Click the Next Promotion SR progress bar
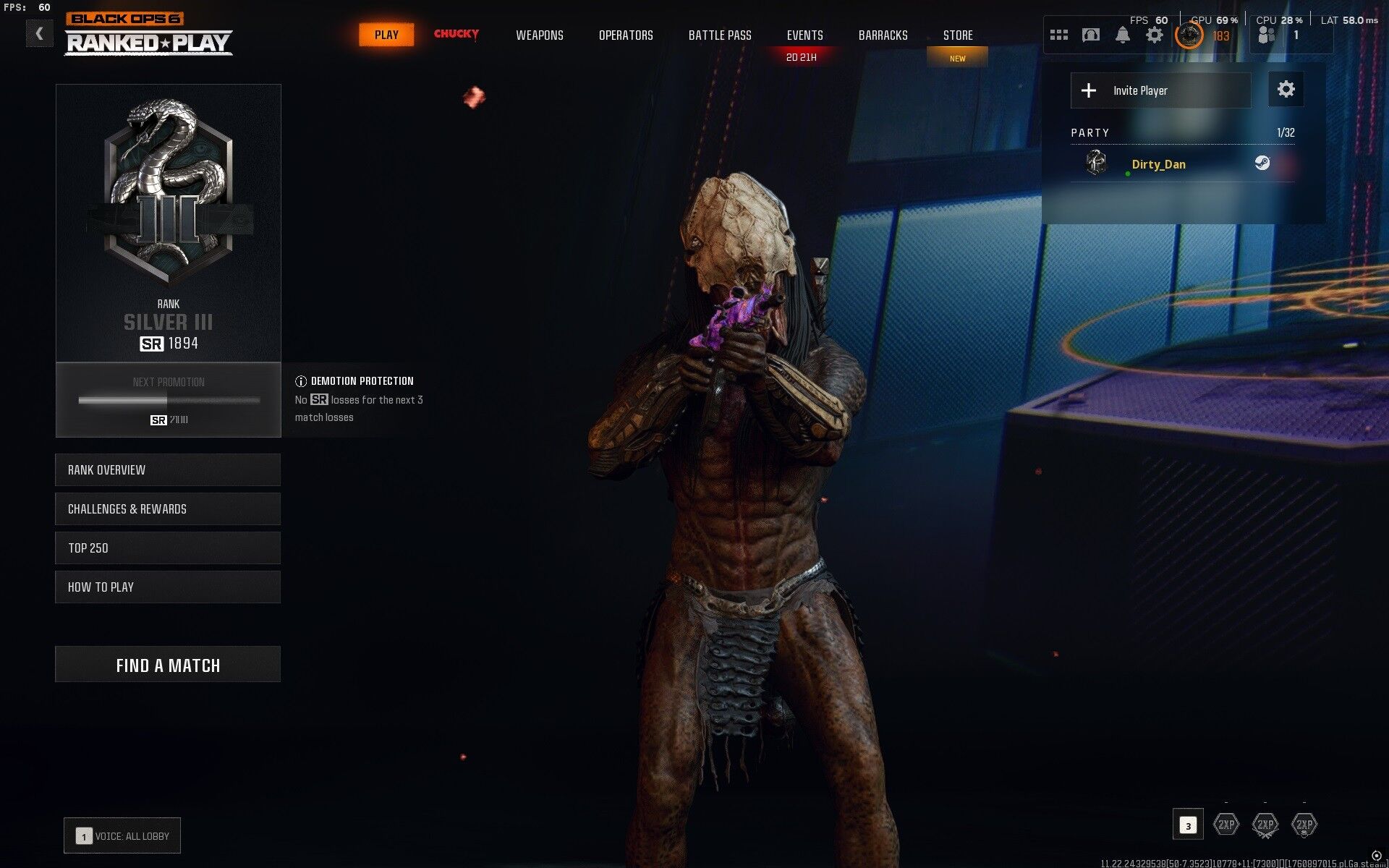The image size is (1389, 868). tap(168, 399)
